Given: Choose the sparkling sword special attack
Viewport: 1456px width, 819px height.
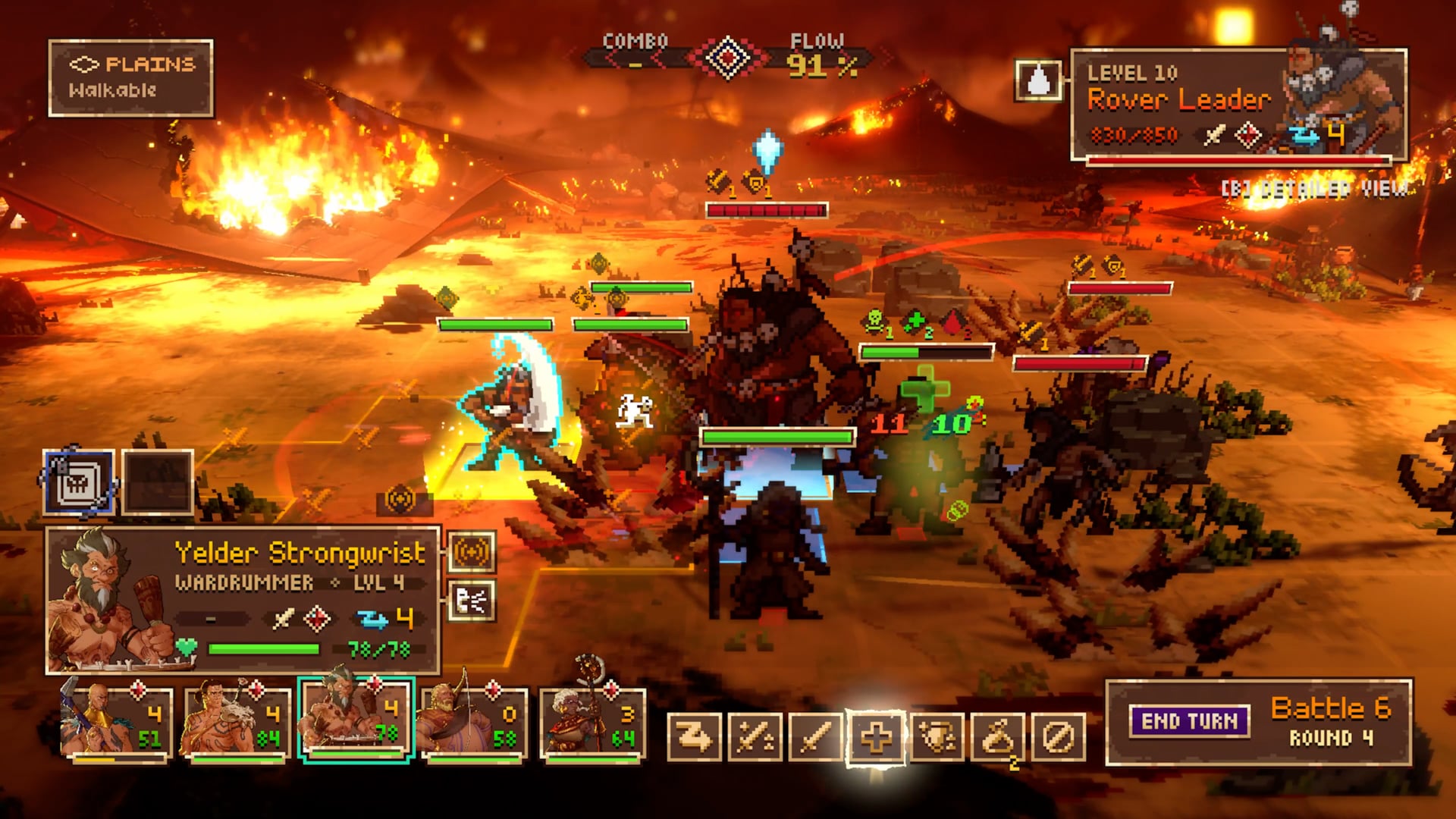Looking at the screenshot, I should (x=755, y=736).
